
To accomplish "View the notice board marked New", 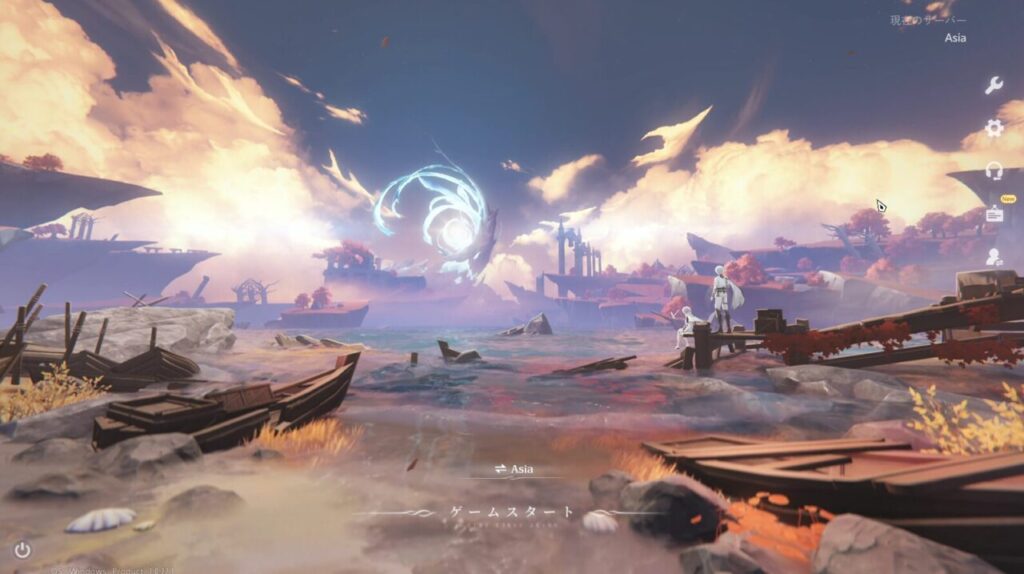I will pos(994,213).
